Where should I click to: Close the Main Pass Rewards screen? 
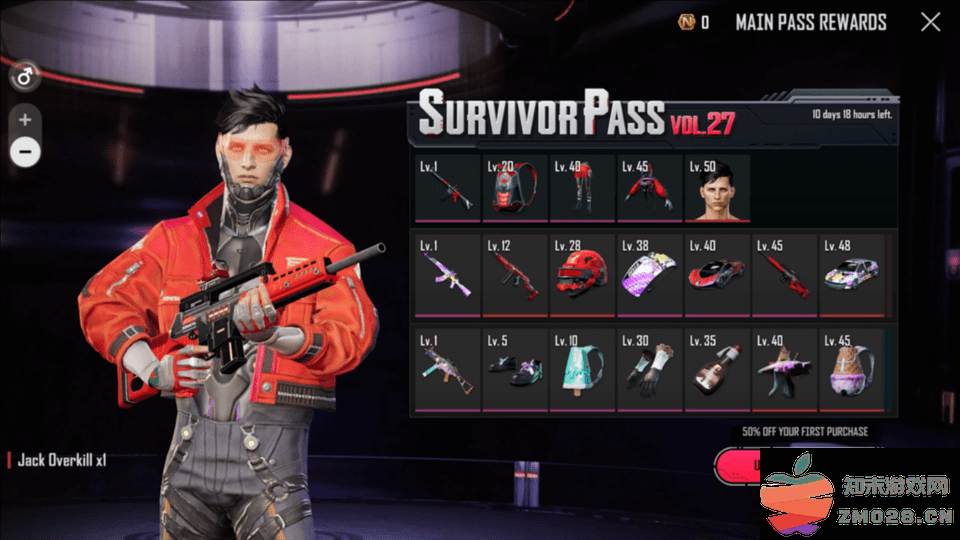(930, 22)
